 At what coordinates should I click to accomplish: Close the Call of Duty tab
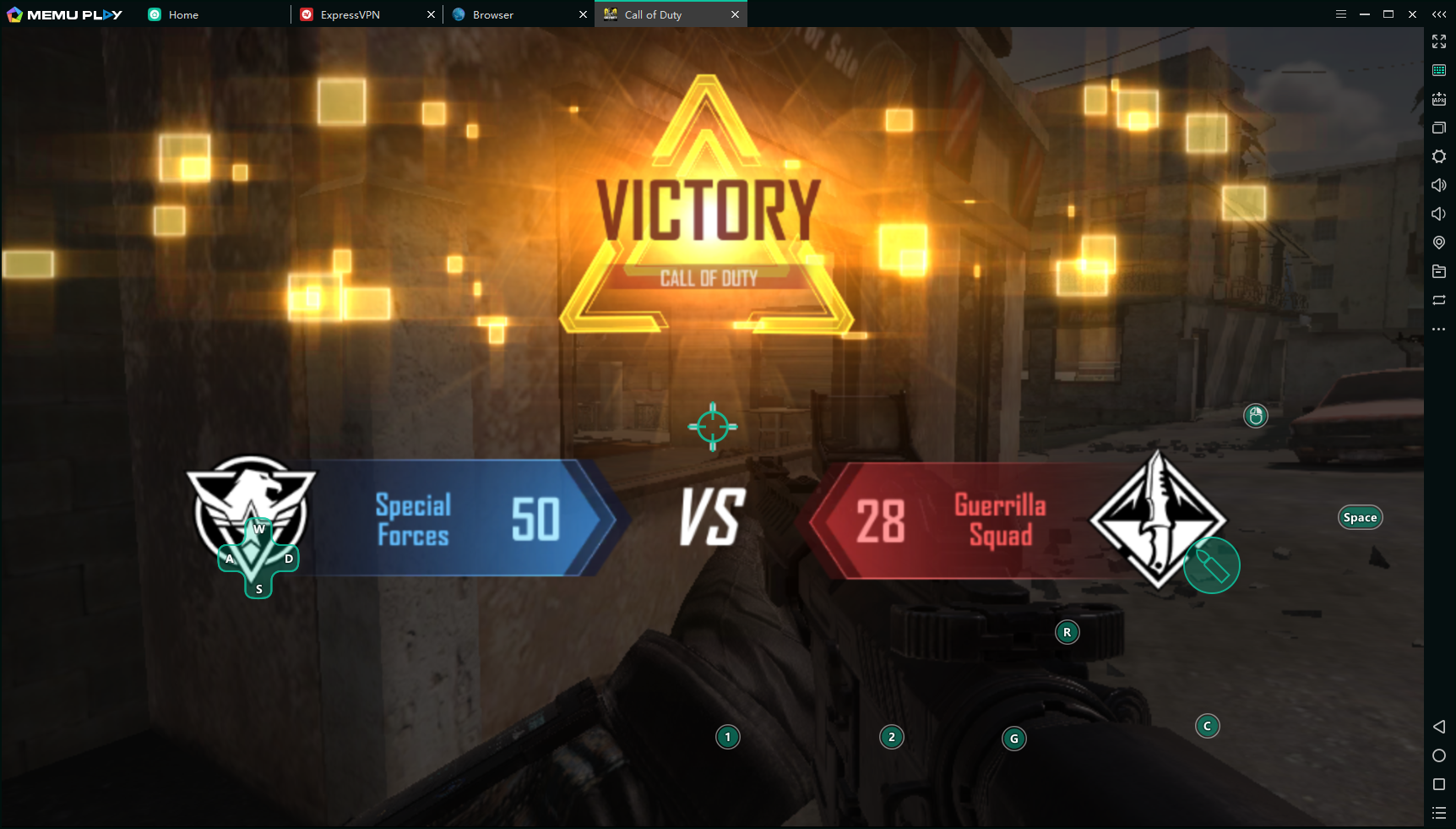click(x=735, y=14)
